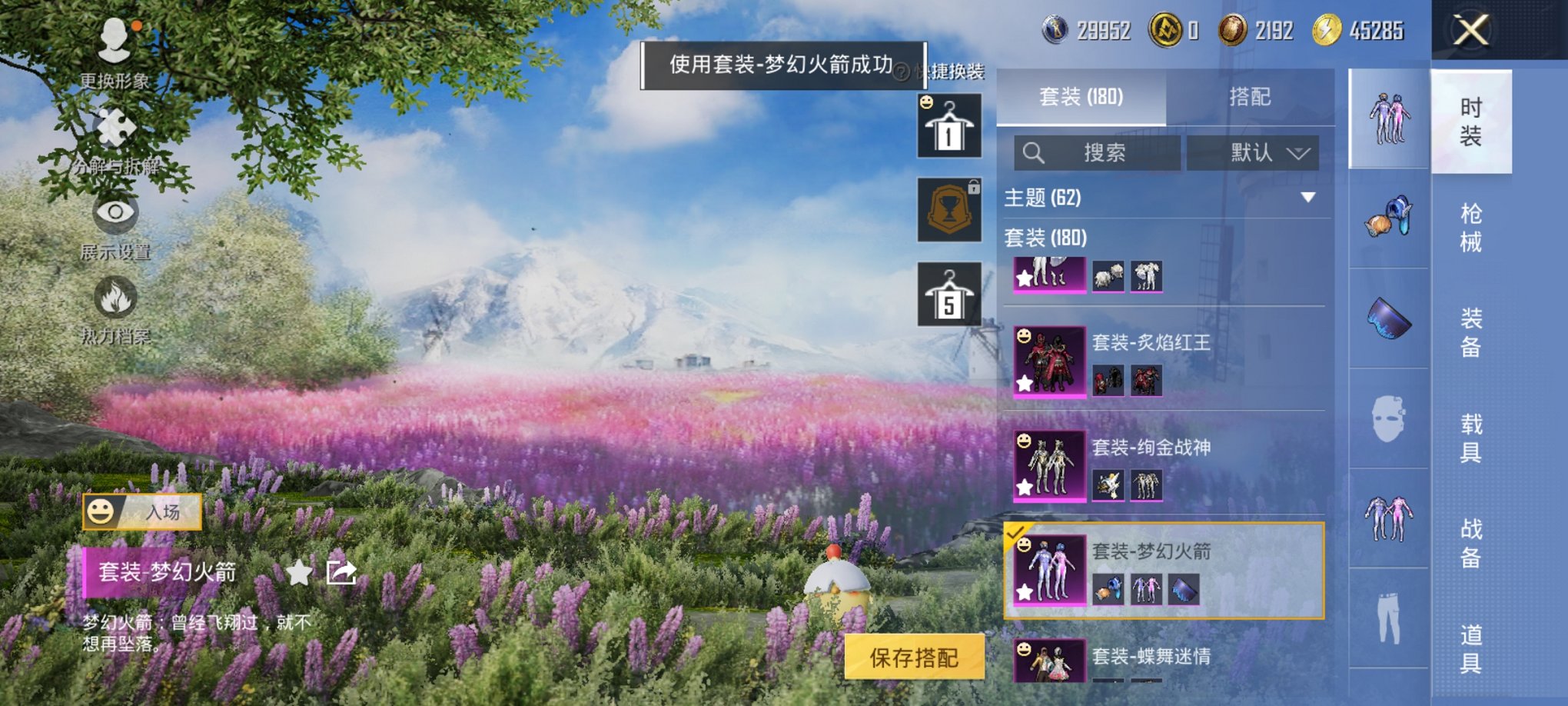Image resolution: width=1568 pixels, height=706 pixels.
Task: Tap the 入场 entrance emote toggle
Action: tap(144, 512)
